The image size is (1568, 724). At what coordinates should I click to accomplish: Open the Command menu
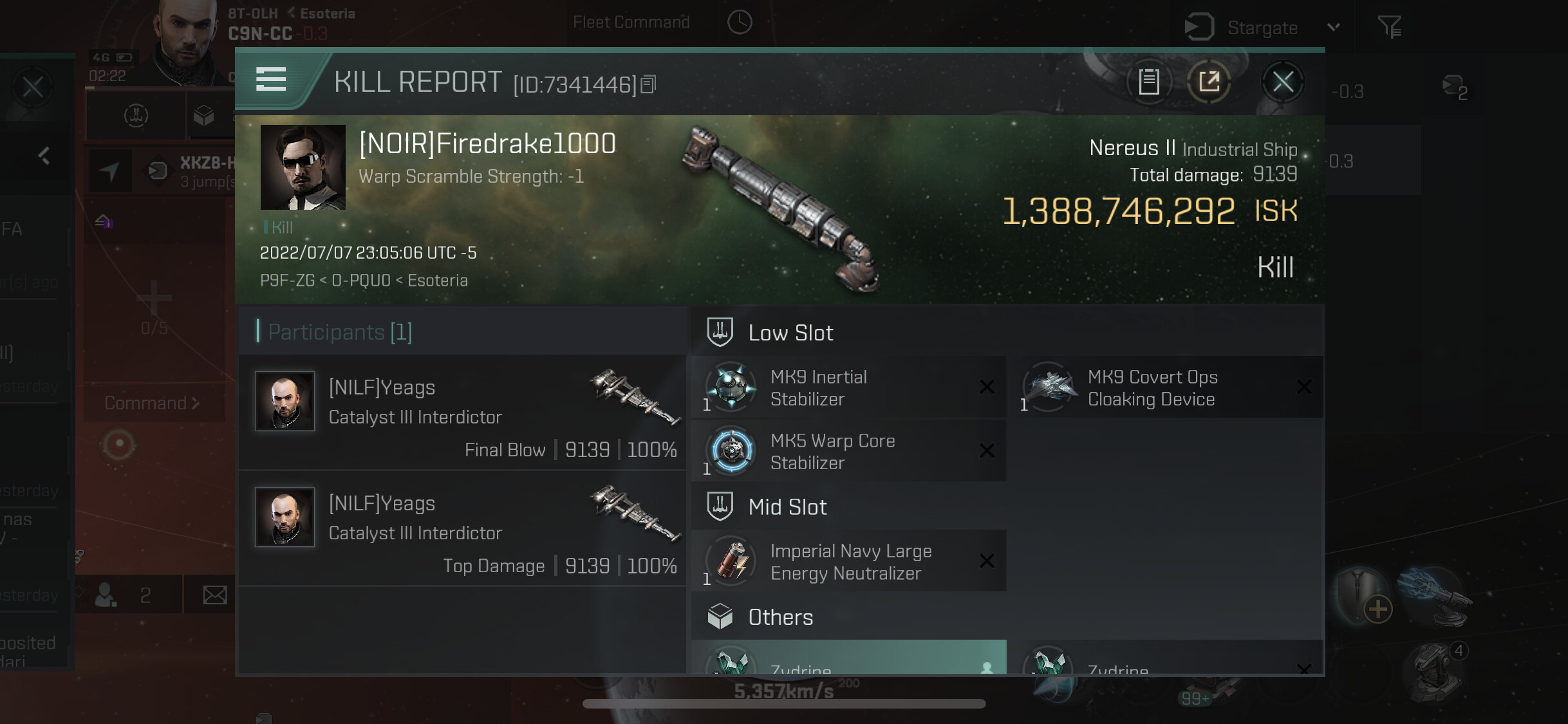[153, 404]
